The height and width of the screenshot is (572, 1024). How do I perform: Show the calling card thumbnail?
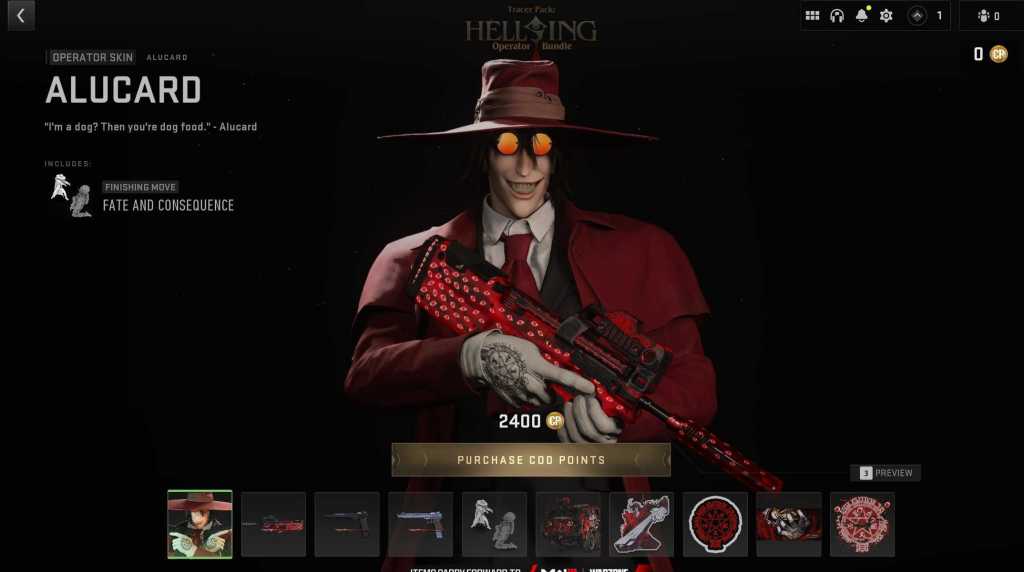click(x=789, y=524)
